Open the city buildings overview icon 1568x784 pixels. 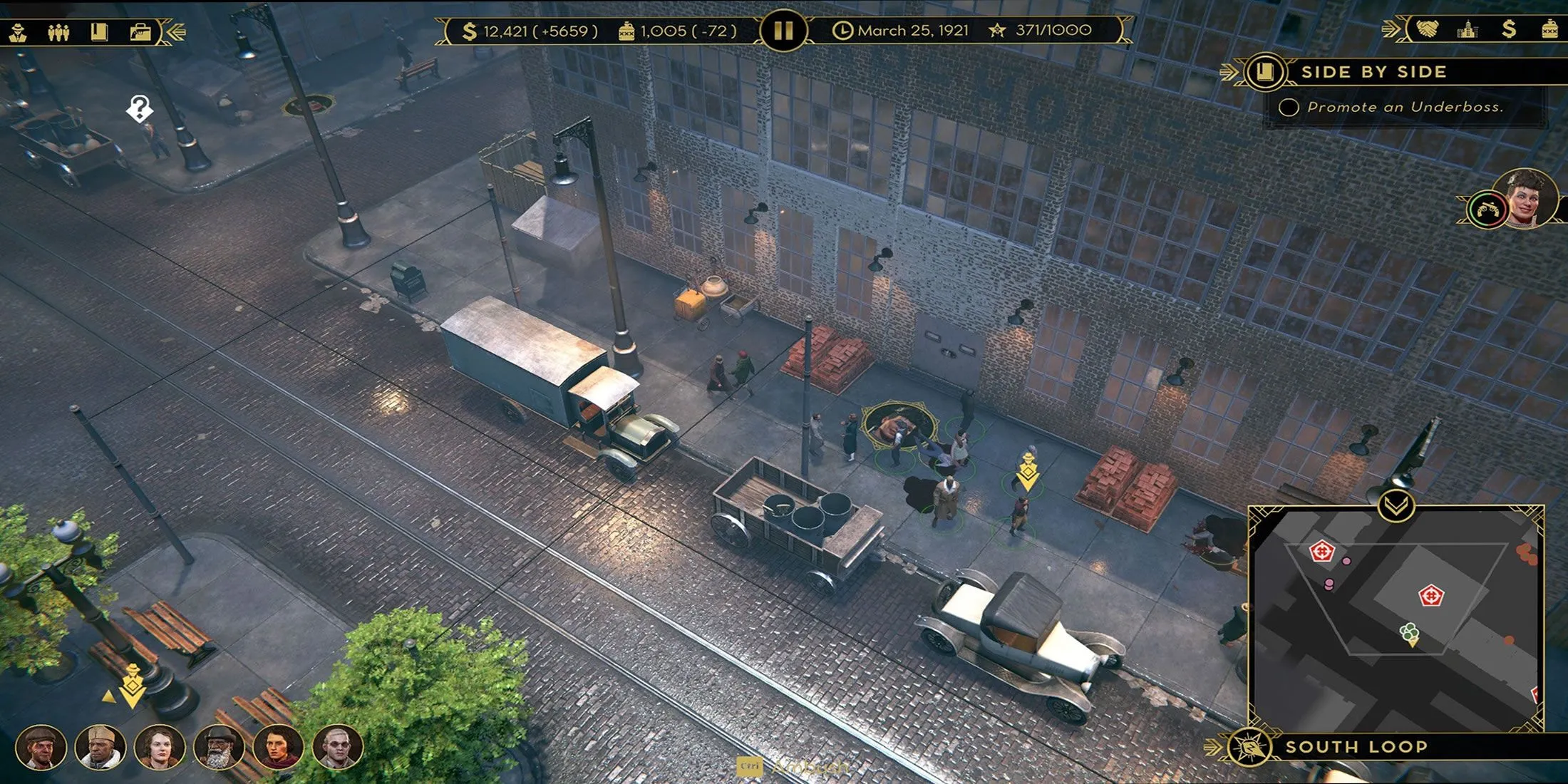coord(1468,29)
